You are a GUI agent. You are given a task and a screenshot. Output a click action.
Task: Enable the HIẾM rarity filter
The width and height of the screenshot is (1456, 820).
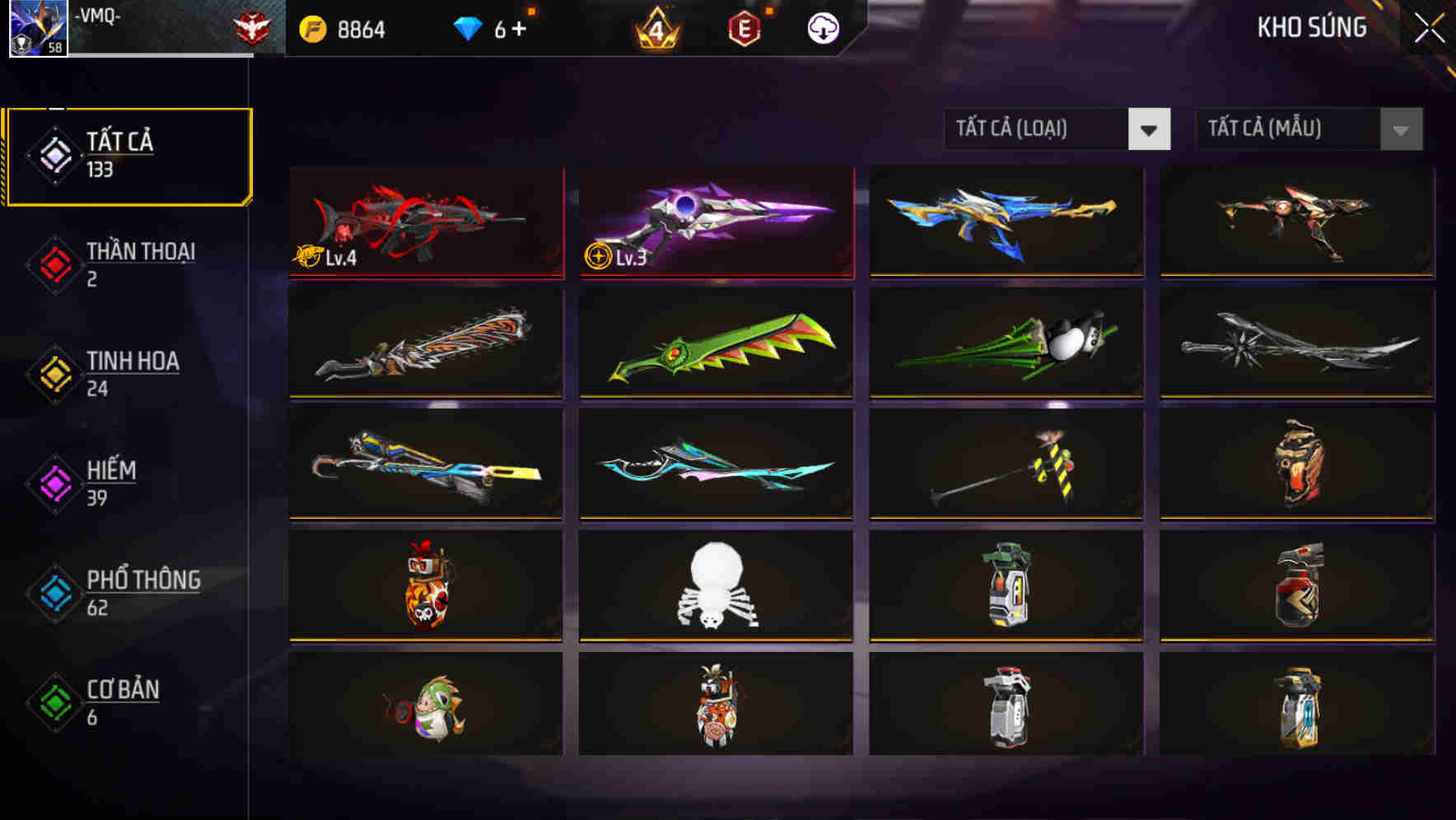(54, 482)
